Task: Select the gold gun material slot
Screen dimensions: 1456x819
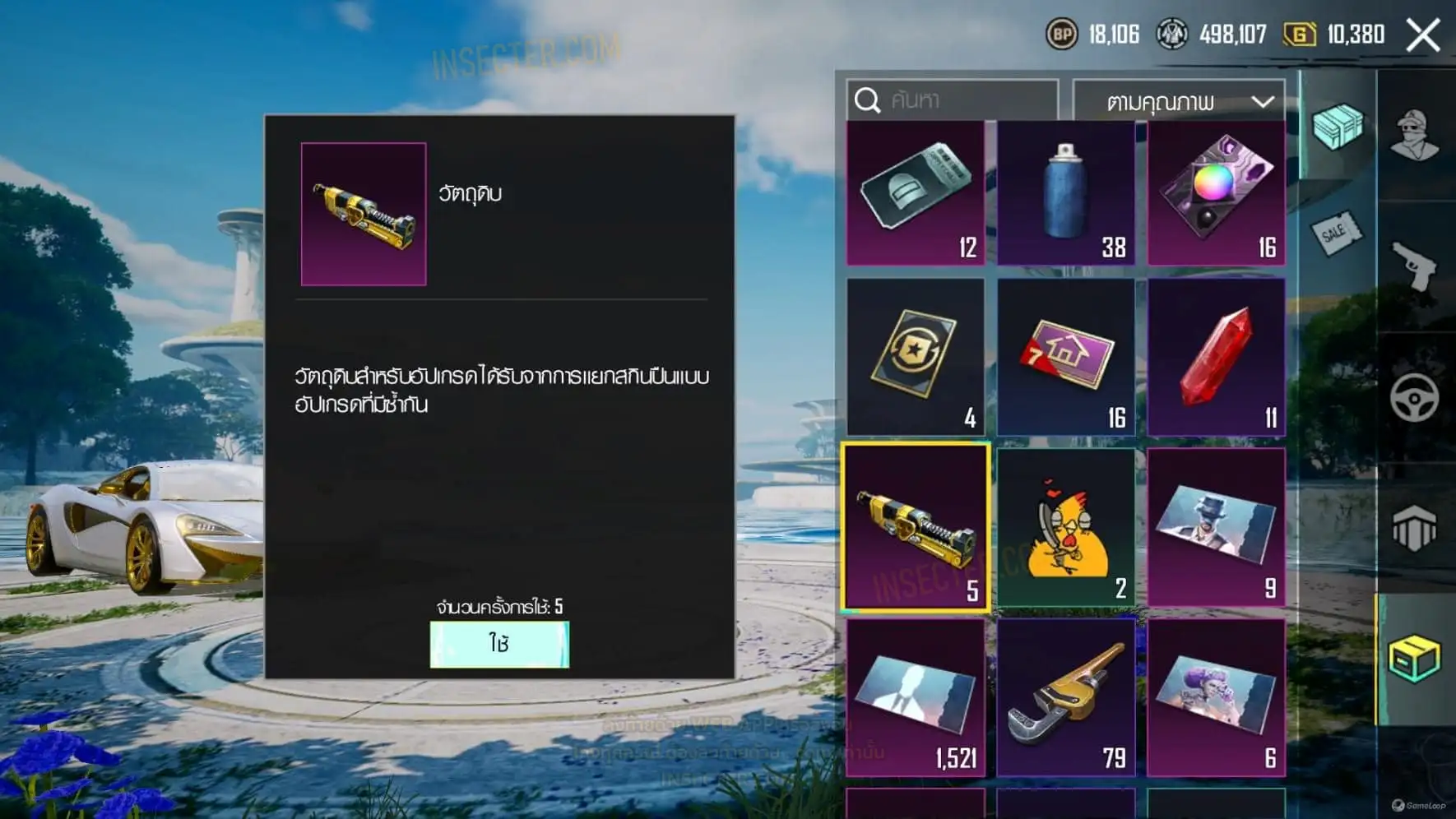Action: pos(916,527)
